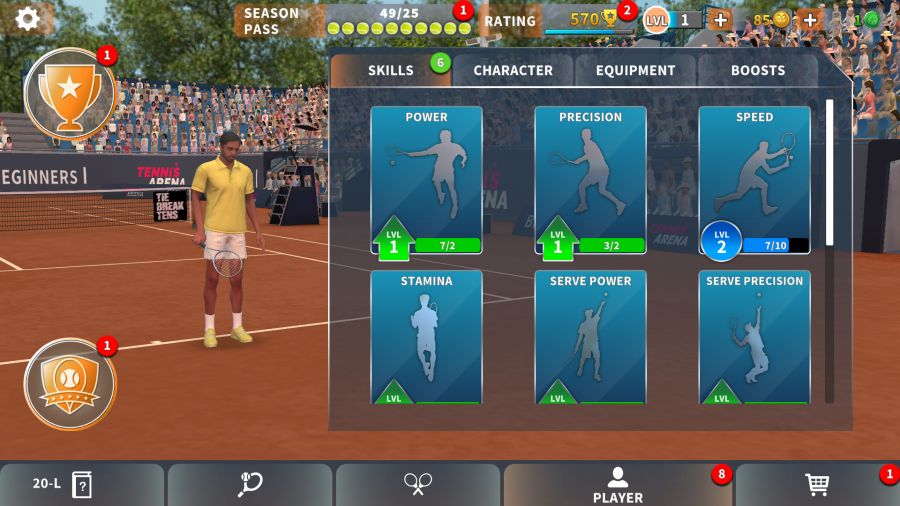Switch to the Skills tab
The image size is (900, 506).
[391, 70]
